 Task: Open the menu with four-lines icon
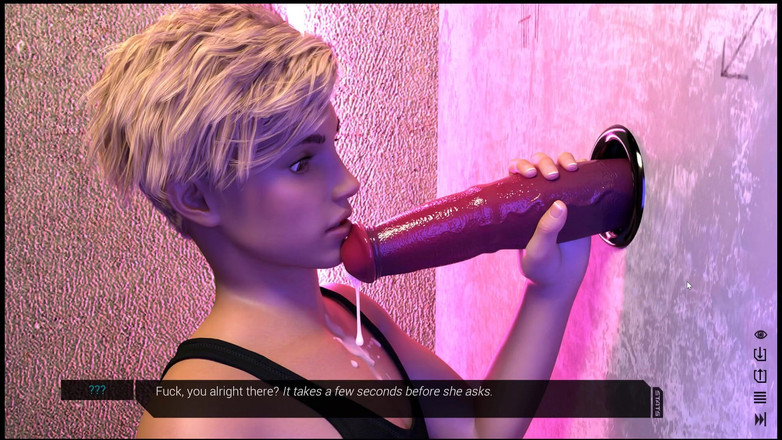coord(760,397)
